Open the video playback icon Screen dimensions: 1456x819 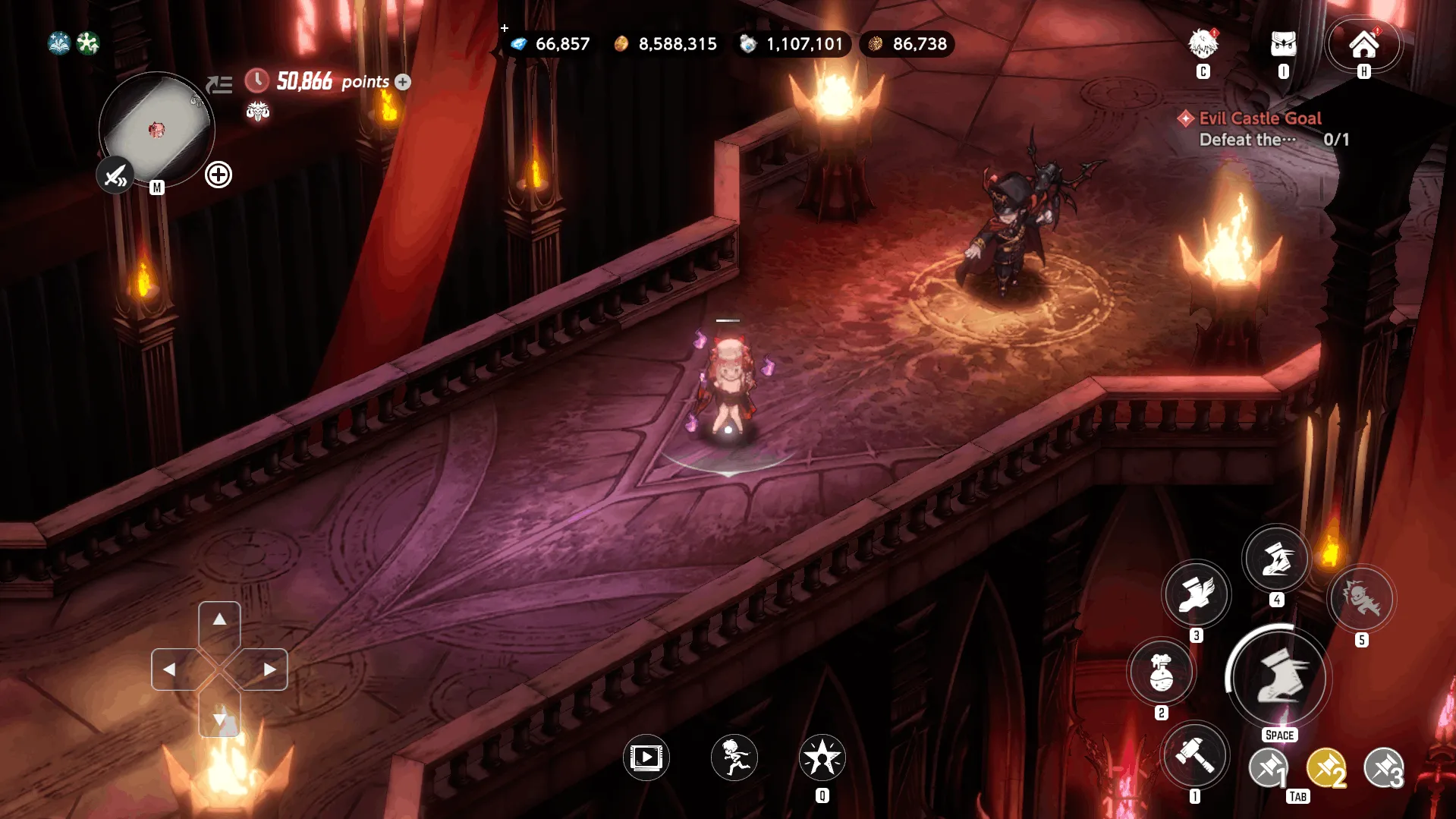646,757
